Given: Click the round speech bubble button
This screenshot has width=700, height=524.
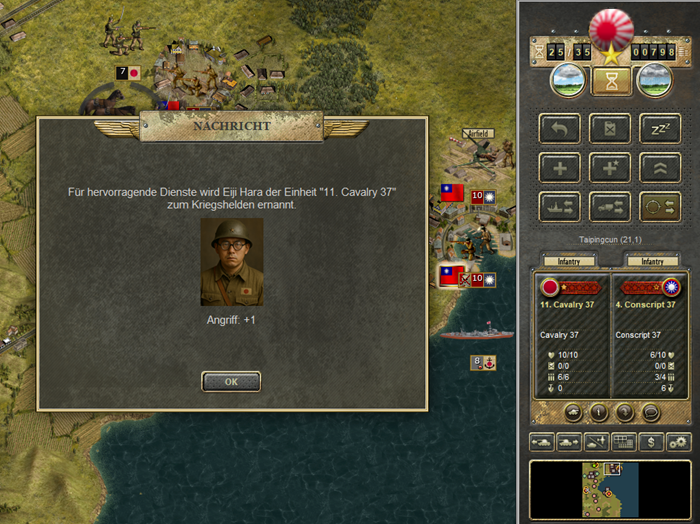Looking at the screenshot, I should coord(649,411).
